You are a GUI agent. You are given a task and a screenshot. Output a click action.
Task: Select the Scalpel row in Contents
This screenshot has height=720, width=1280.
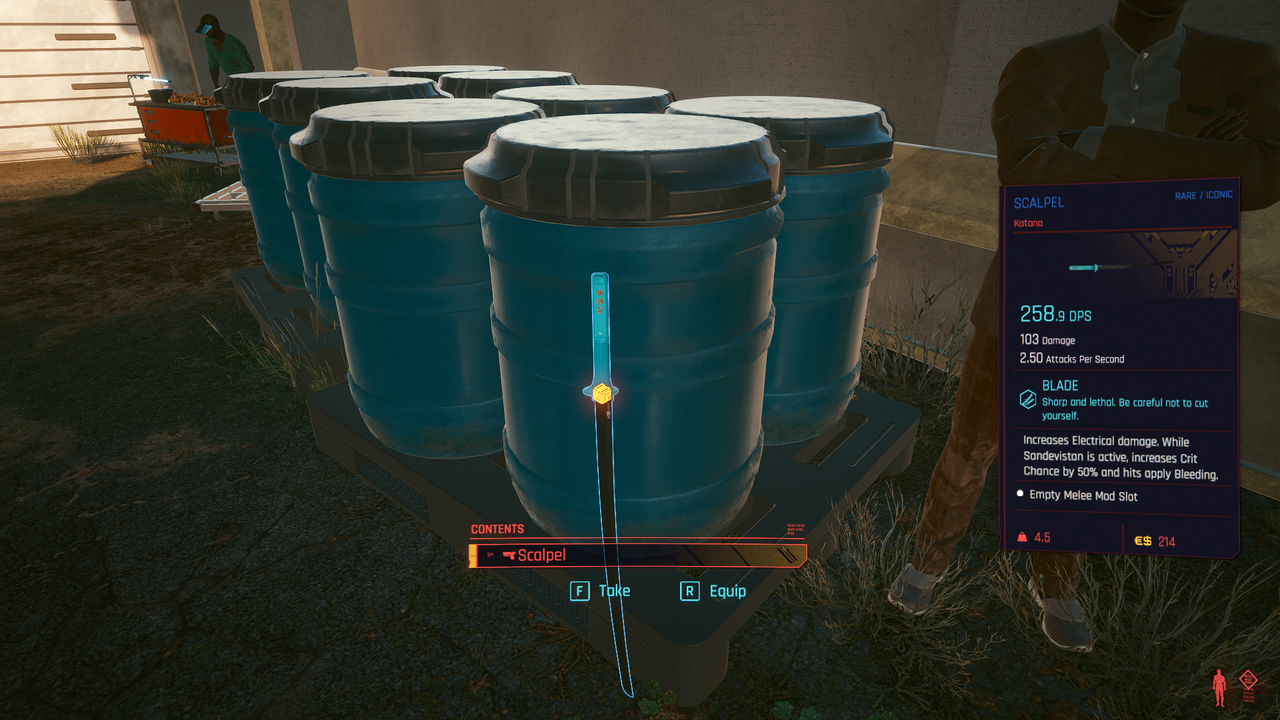(638, 556)
